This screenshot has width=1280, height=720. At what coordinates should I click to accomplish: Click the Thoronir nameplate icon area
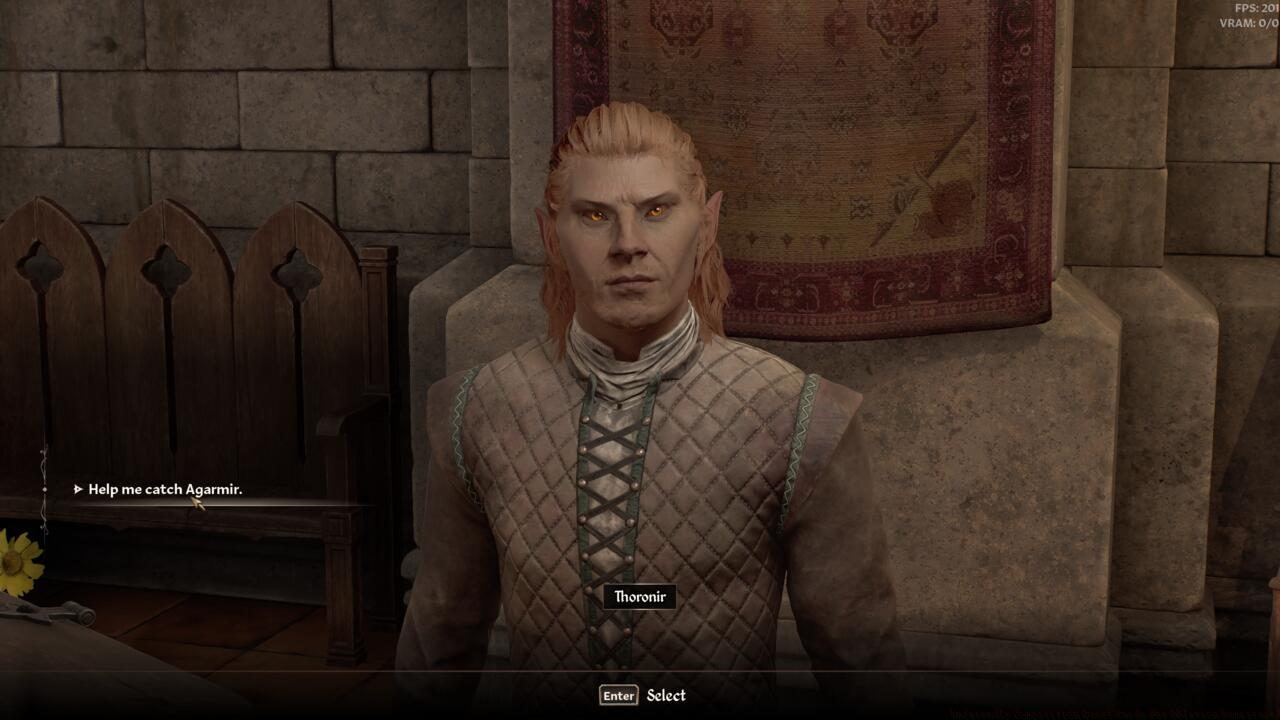(639, 595)
